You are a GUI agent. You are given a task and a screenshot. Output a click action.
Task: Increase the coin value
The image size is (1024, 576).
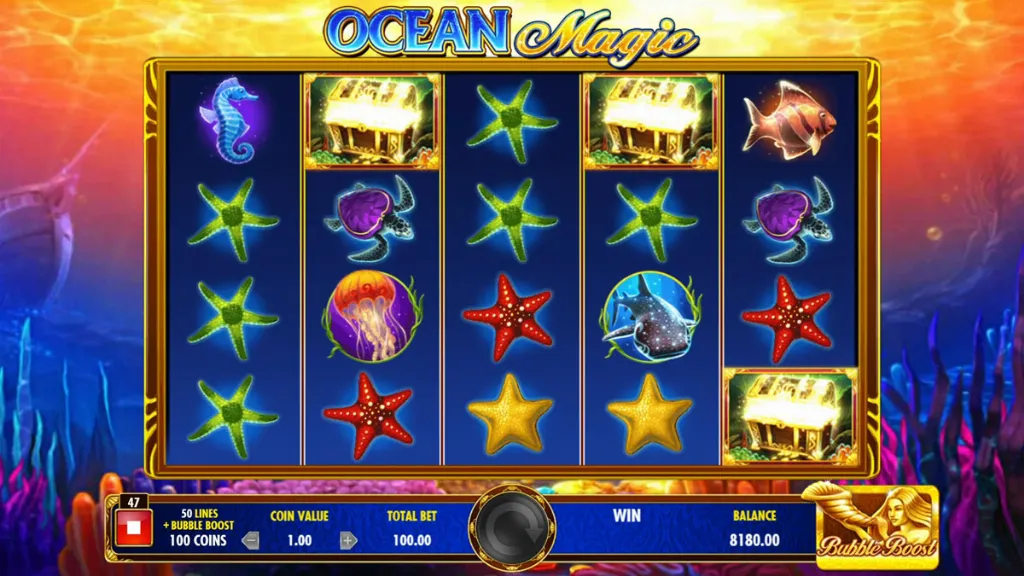tap(348, 541)
